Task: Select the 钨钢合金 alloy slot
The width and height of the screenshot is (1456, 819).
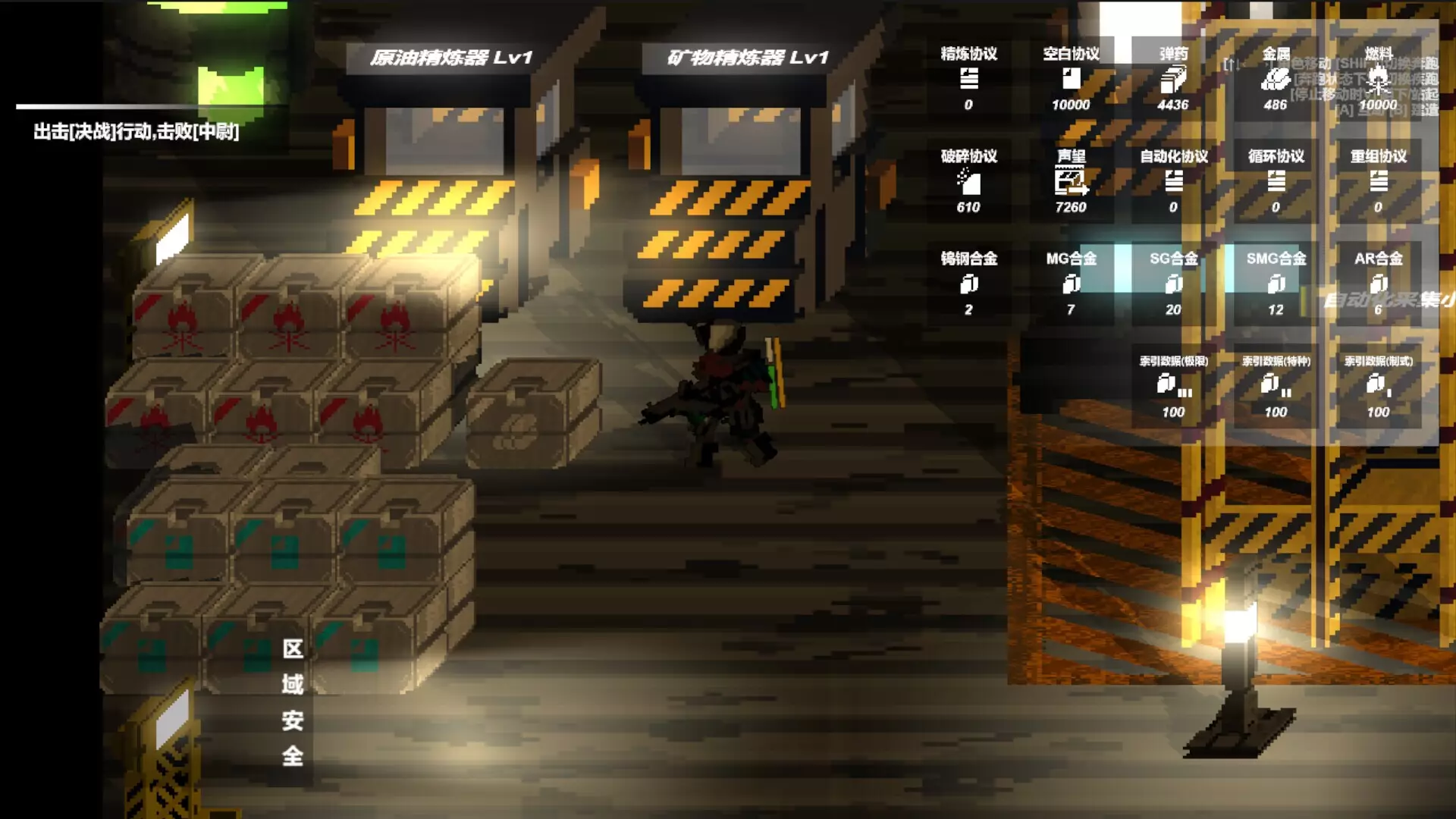Action: point(968,284)
